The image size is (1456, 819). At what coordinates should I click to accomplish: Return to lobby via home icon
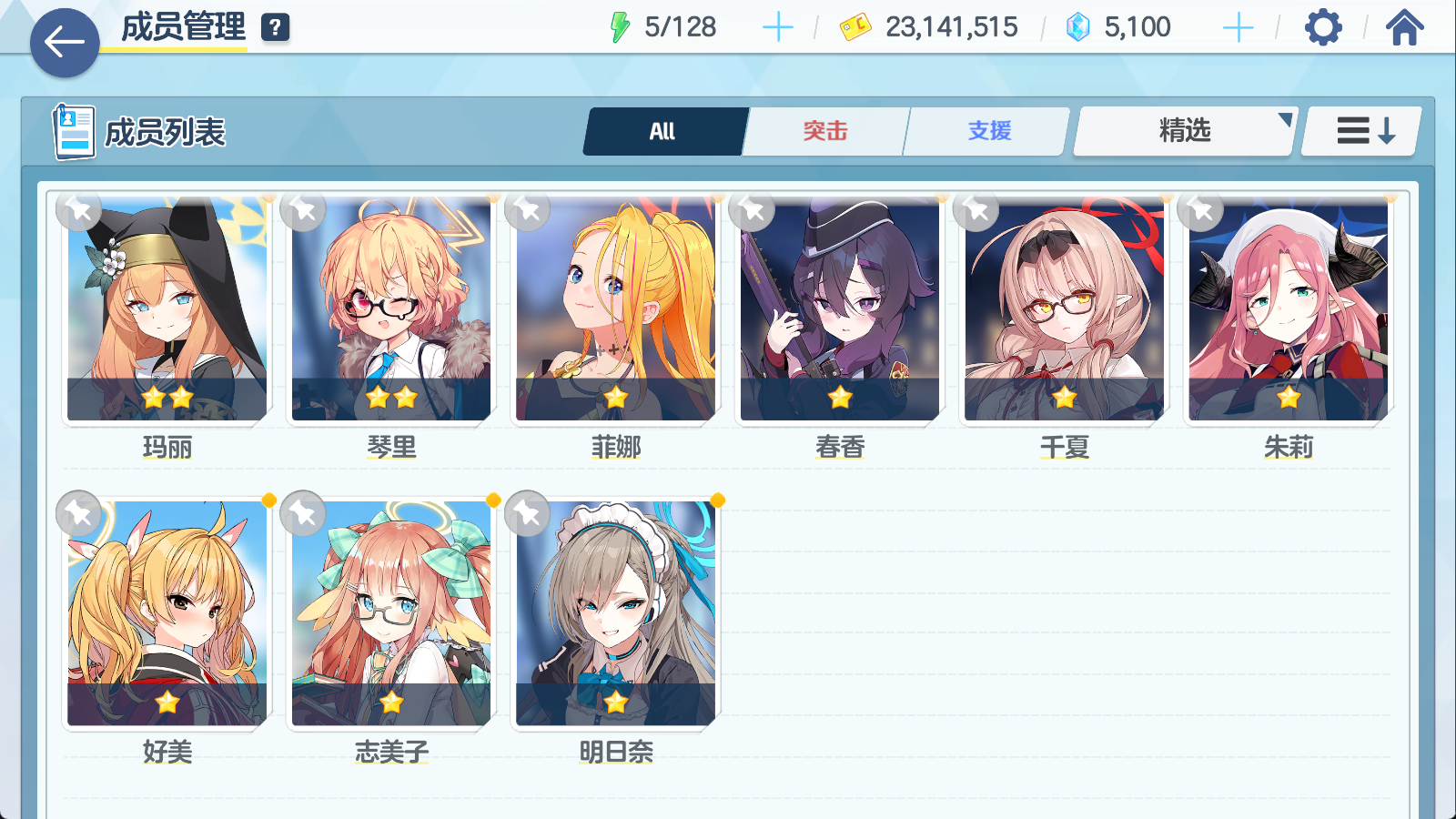tap(1406, 27)
